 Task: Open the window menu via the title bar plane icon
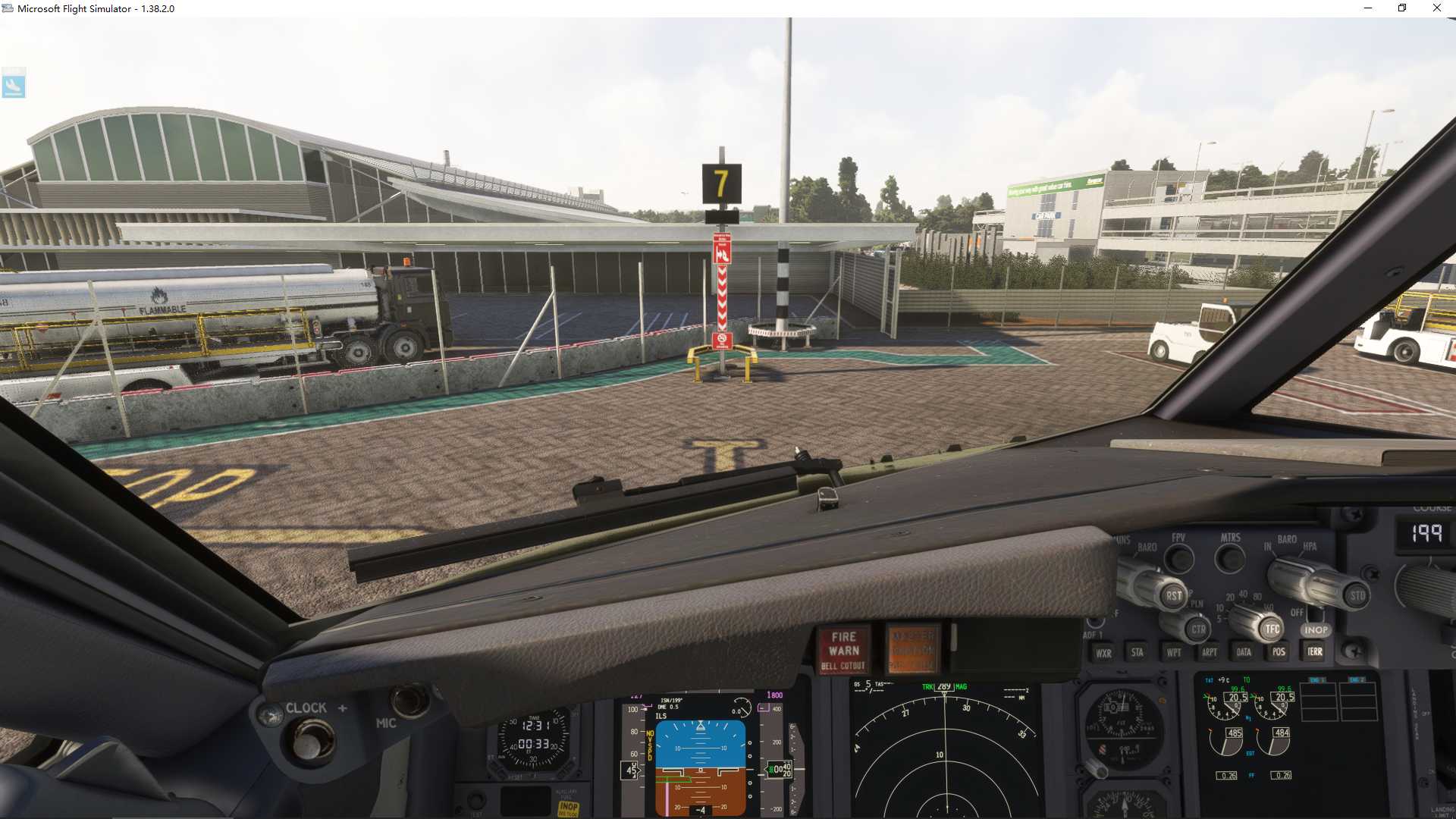pos(8,8)
